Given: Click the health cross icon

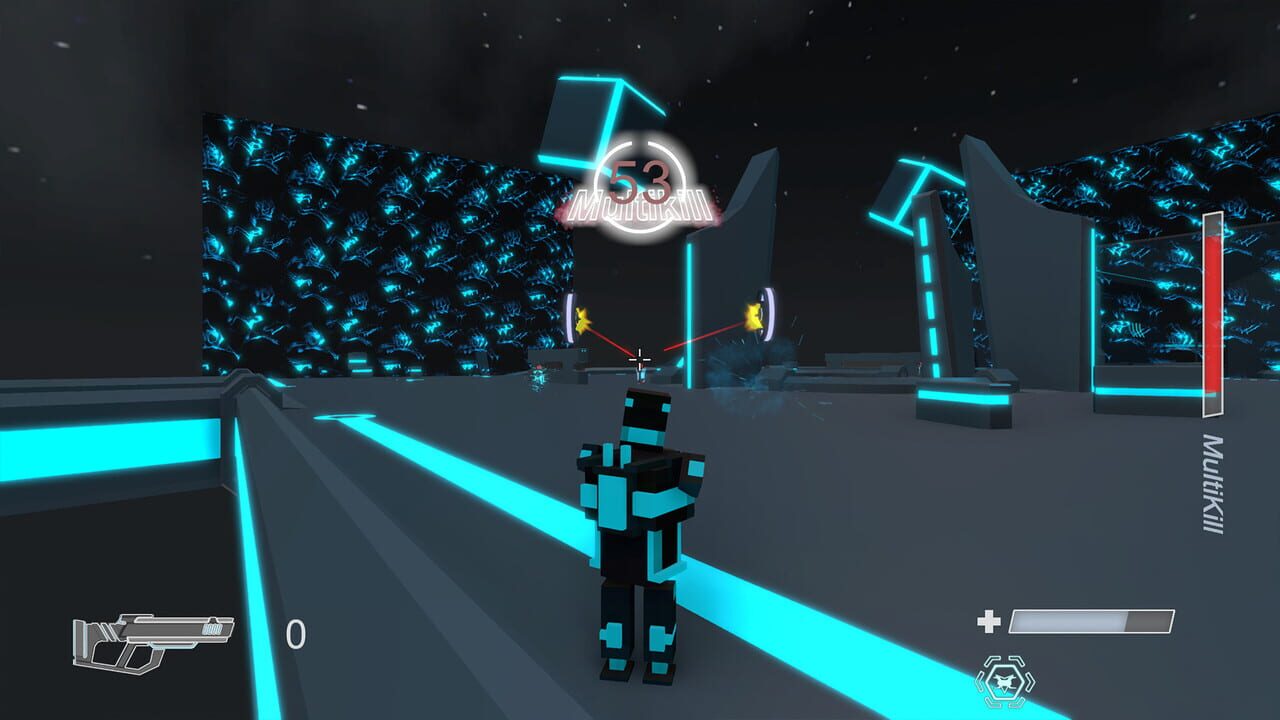Looking at the screenshot, I should coord(991,620).
